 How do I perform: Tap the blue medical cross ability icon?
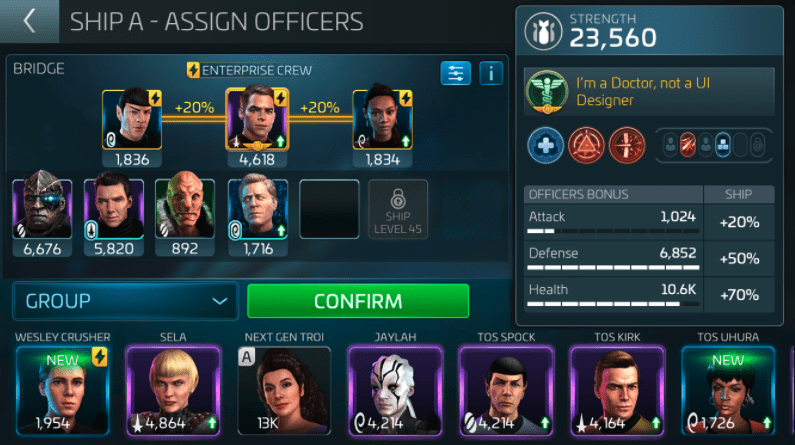(546, 146)
